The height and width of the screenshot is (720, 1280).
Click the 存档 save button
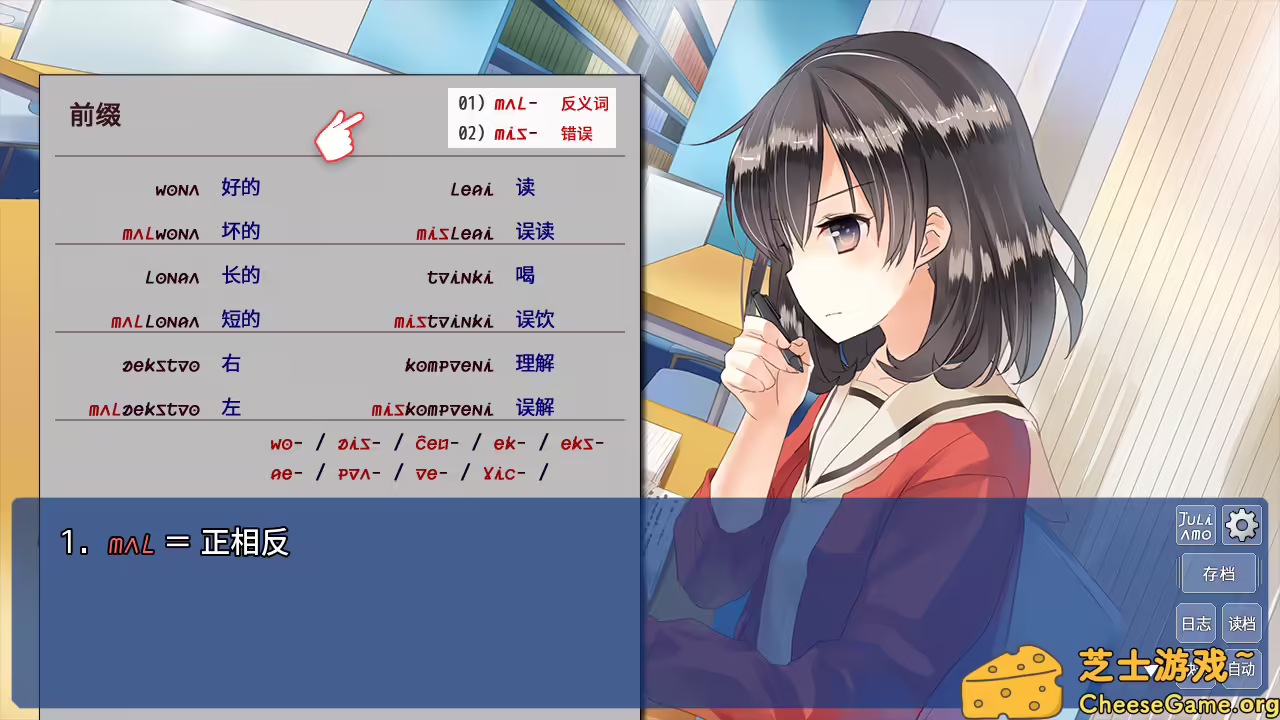pyautogui.click(x=1218, y=572)
